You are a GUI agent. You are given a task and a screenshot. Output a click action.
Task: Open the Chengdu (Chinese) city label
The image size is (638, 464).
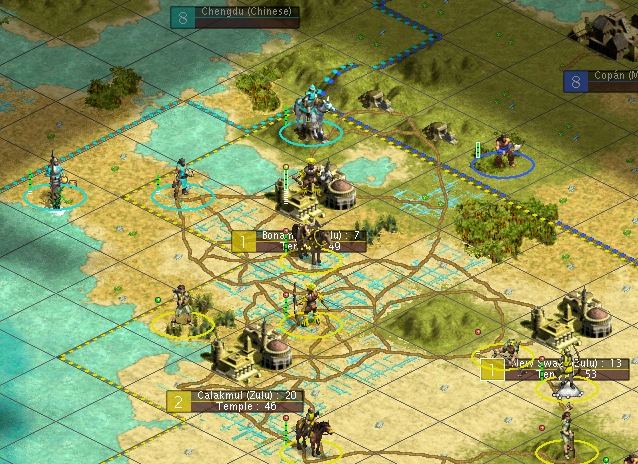[x=246, y=13]
